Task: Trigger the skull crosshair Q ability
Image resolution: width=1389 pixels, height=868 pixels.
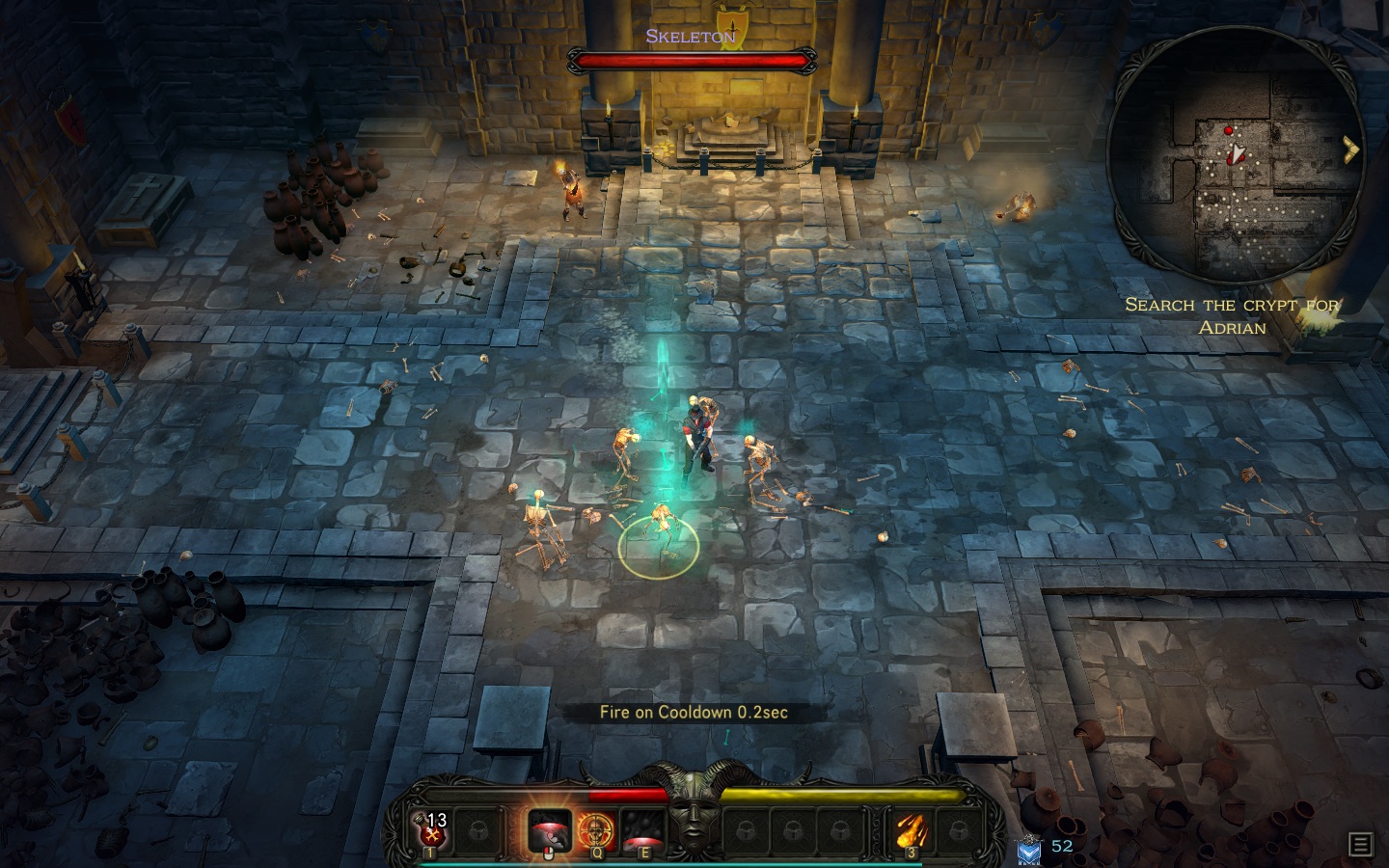Action: tap(596, 829)
